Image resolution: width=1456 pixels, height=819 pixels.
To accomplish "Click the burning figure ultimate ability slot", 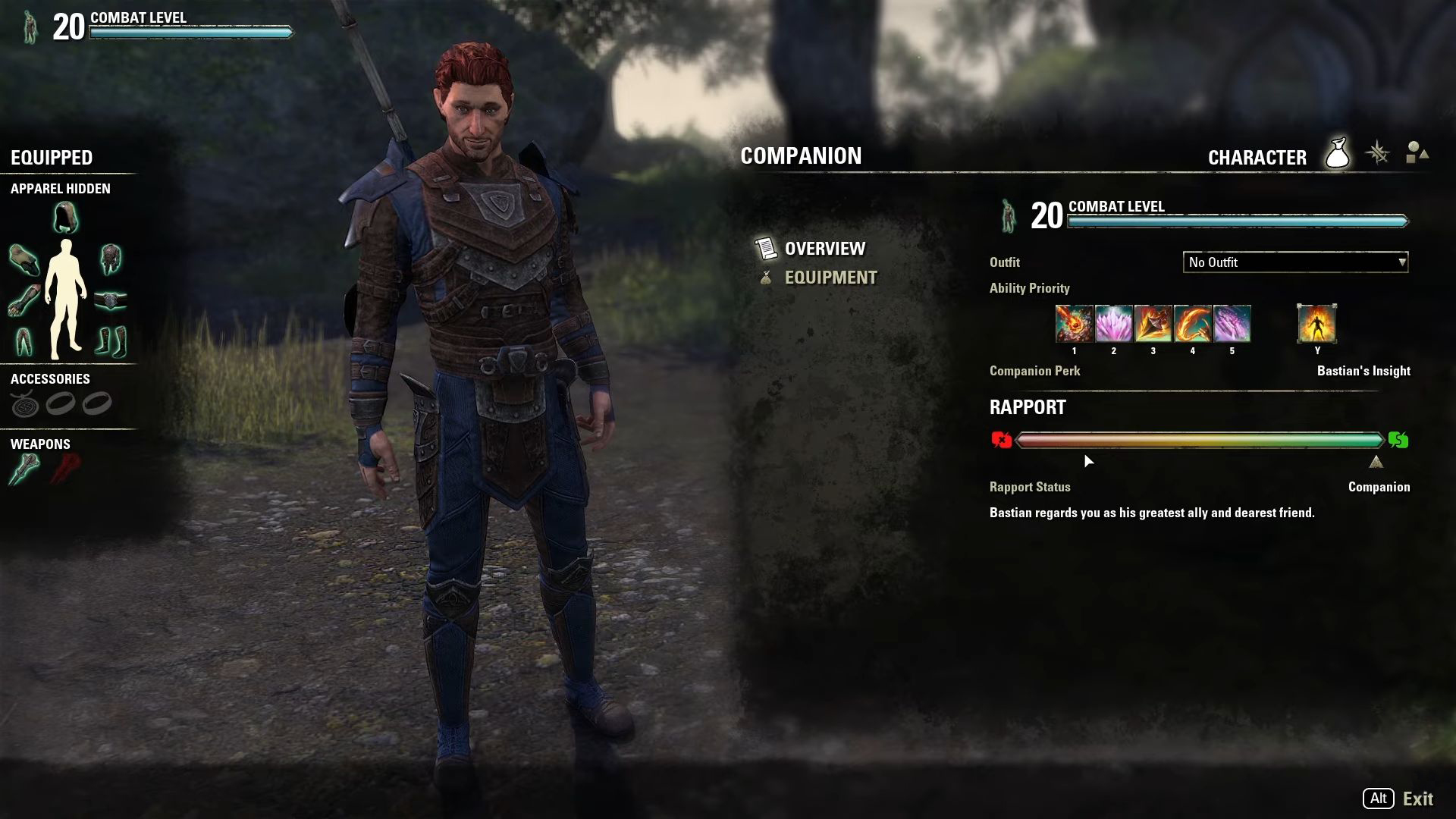I will [1316, 324].
